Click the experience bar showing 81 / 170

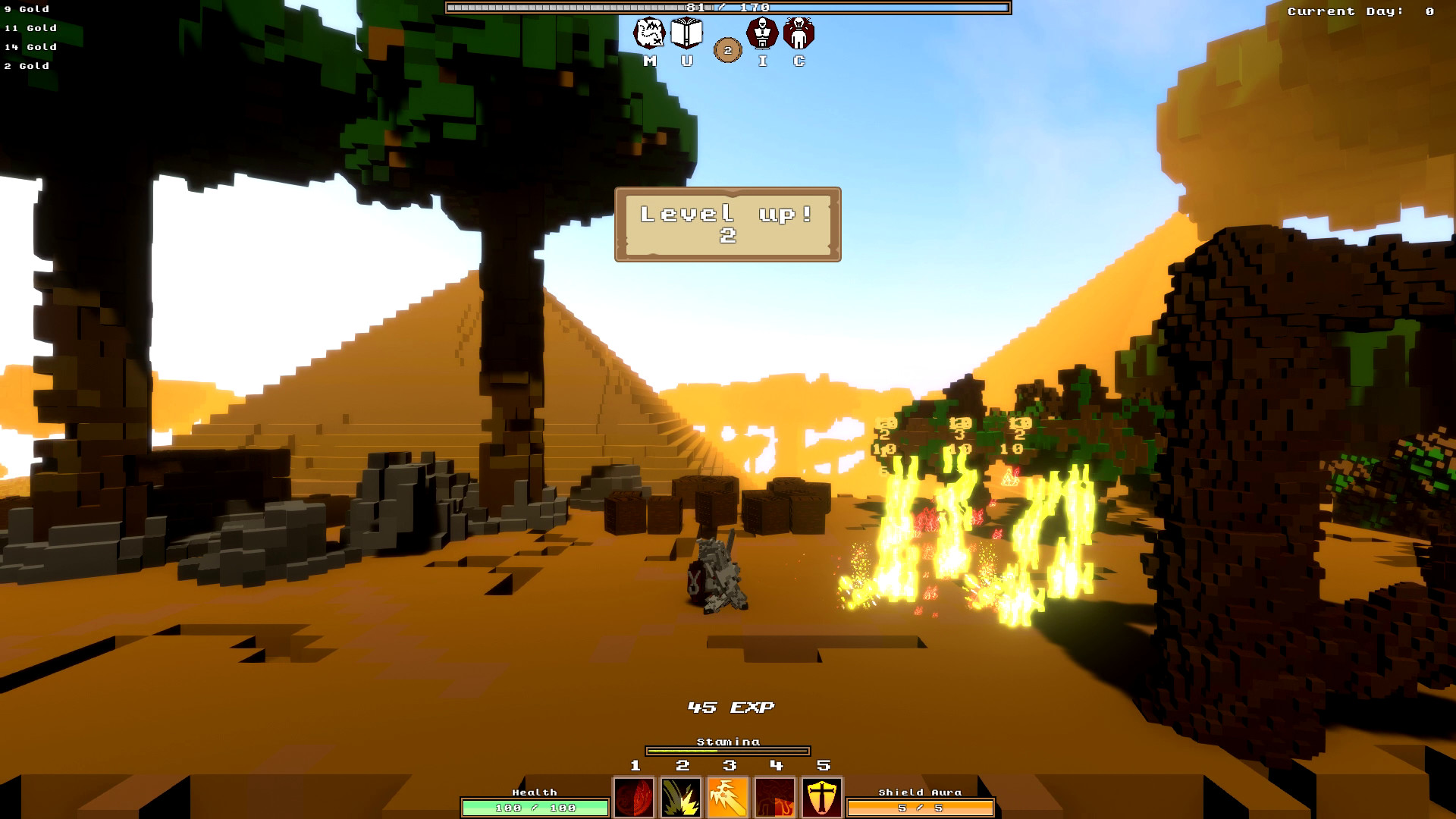click(x=727, y=9)
